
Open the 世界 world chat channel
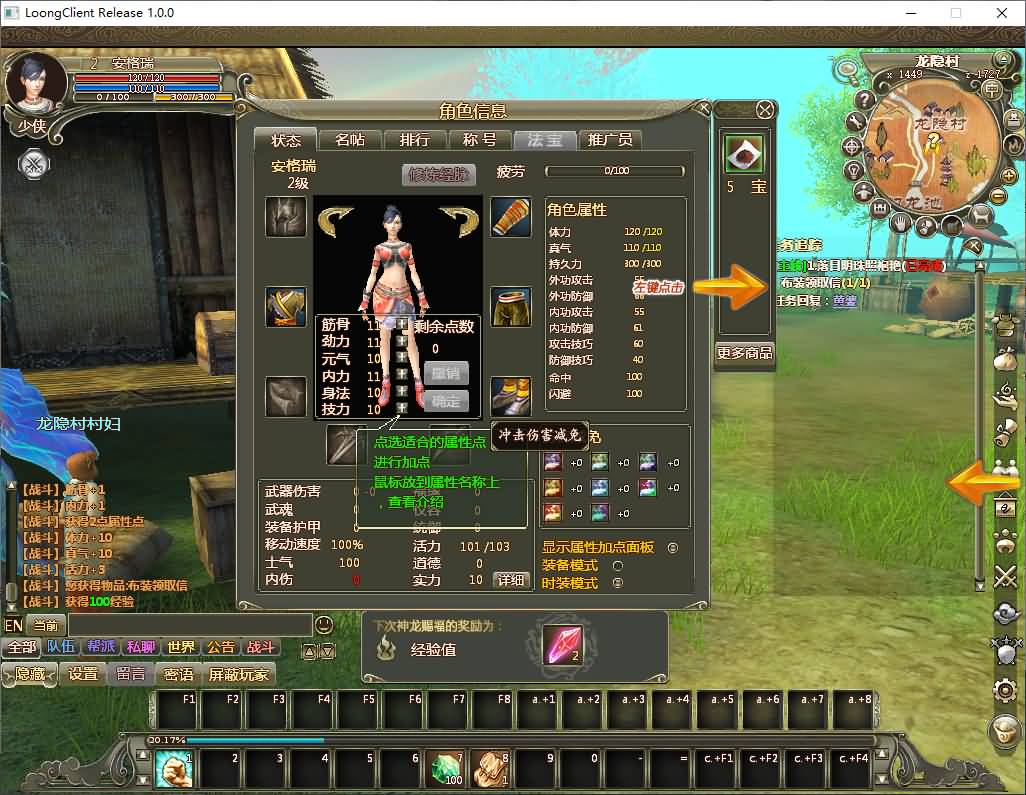click(x=181, y=647)
